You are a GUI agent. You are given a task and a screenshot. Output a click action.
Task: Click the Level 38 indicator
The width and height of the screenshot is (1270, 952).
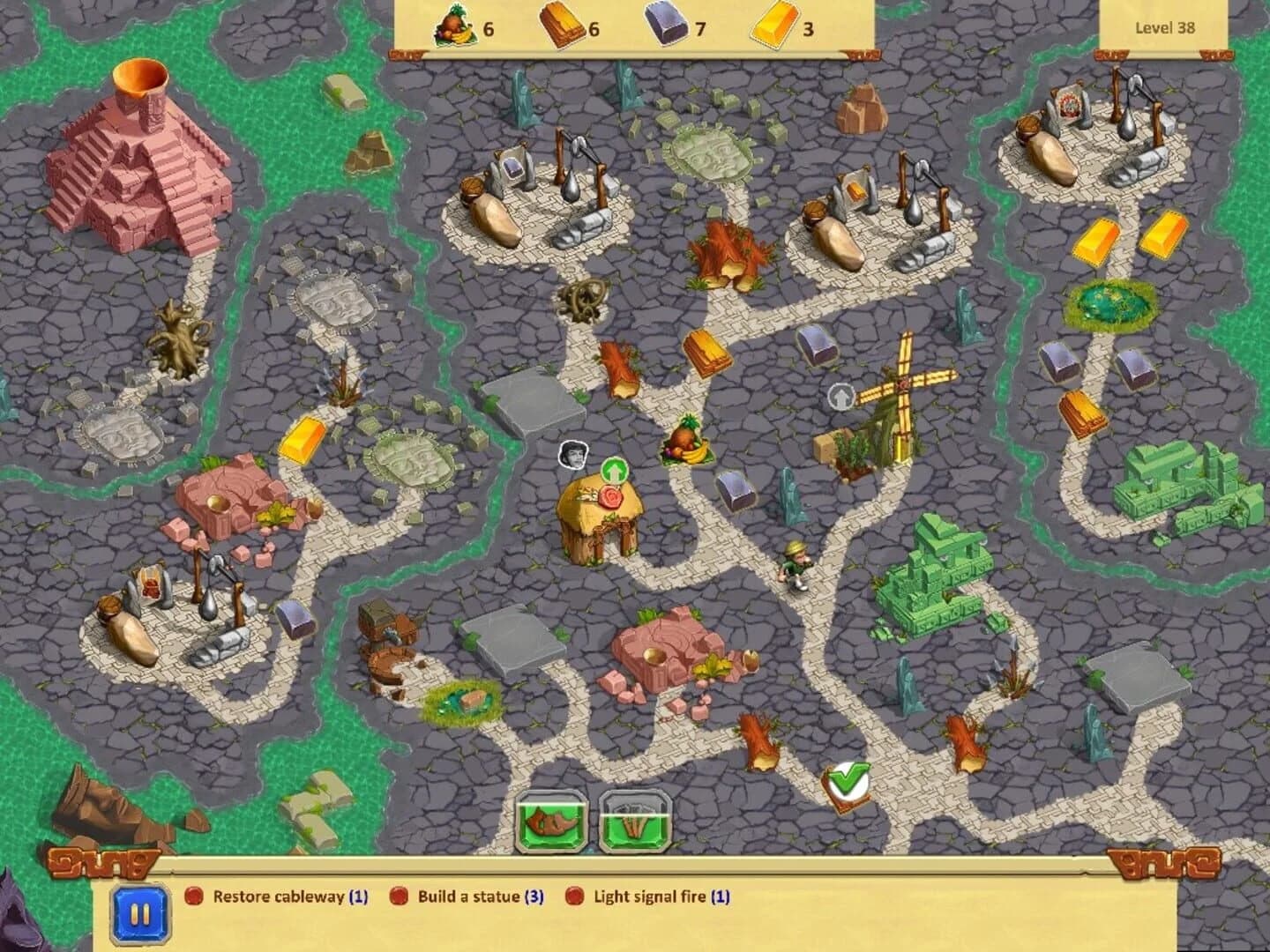coord(1168,27)
